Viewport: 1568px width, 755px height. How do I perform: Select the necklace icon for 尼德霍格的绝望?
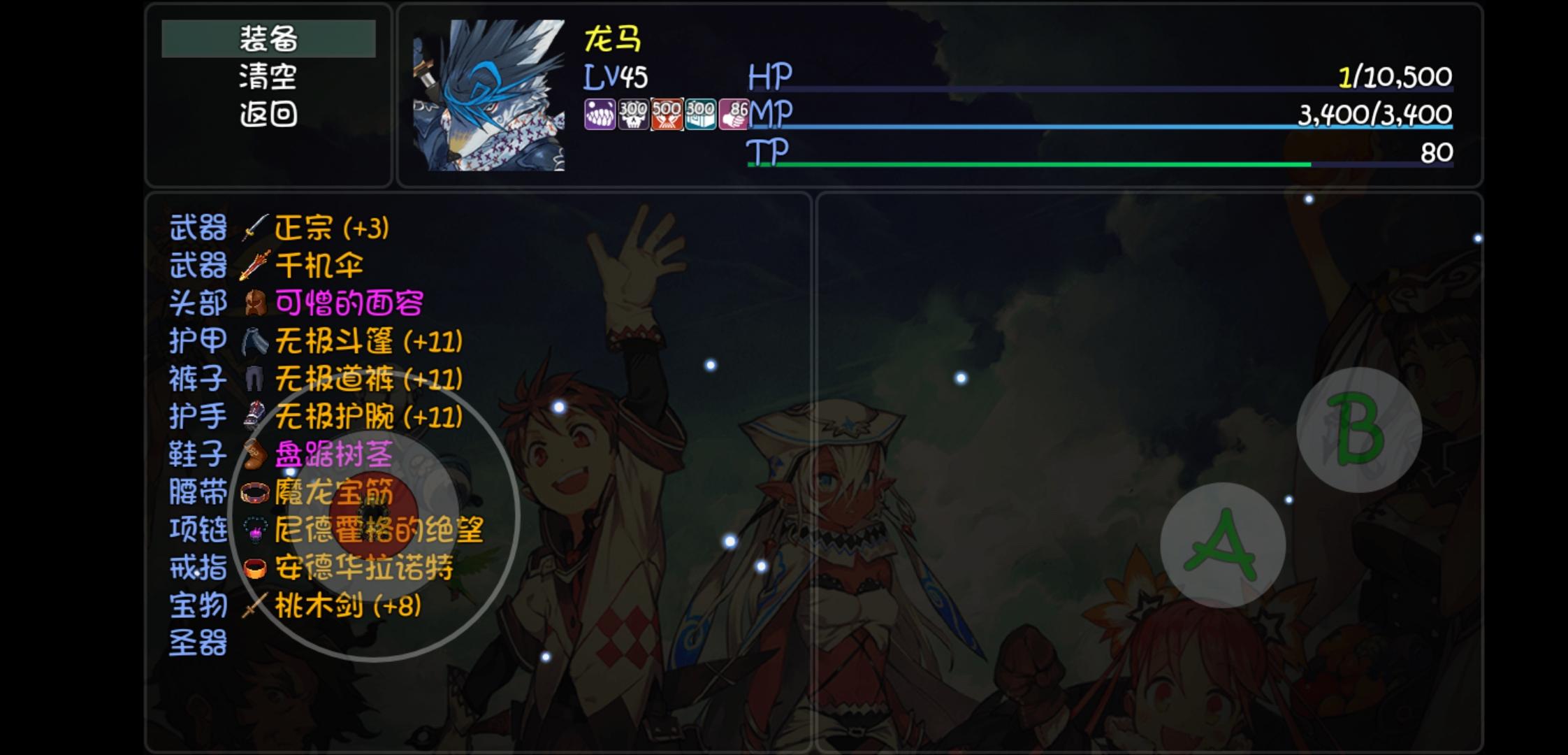254,531
